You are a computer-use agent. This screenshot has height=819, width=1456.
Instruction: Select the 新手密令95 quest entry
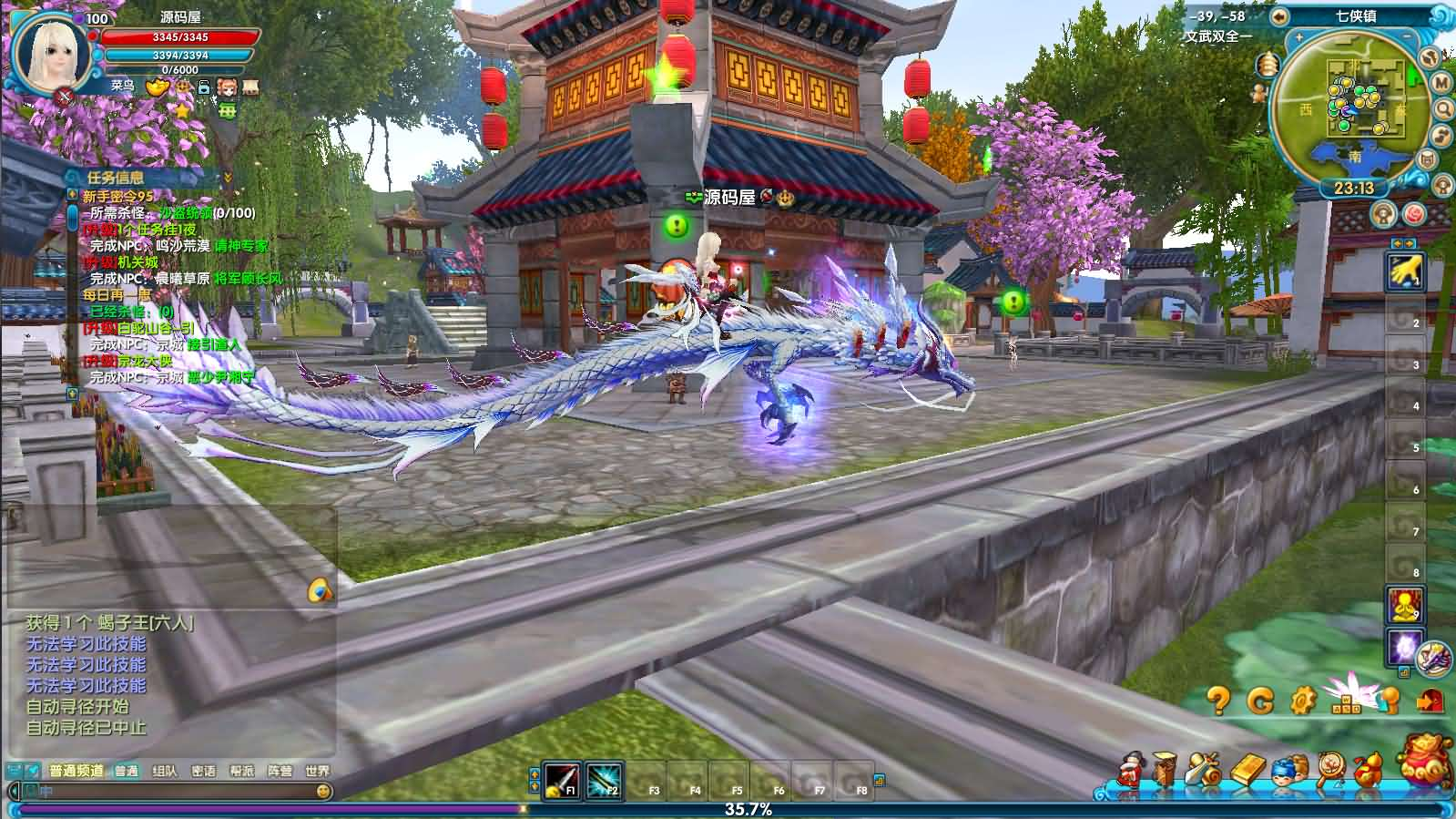pos(118,196)
